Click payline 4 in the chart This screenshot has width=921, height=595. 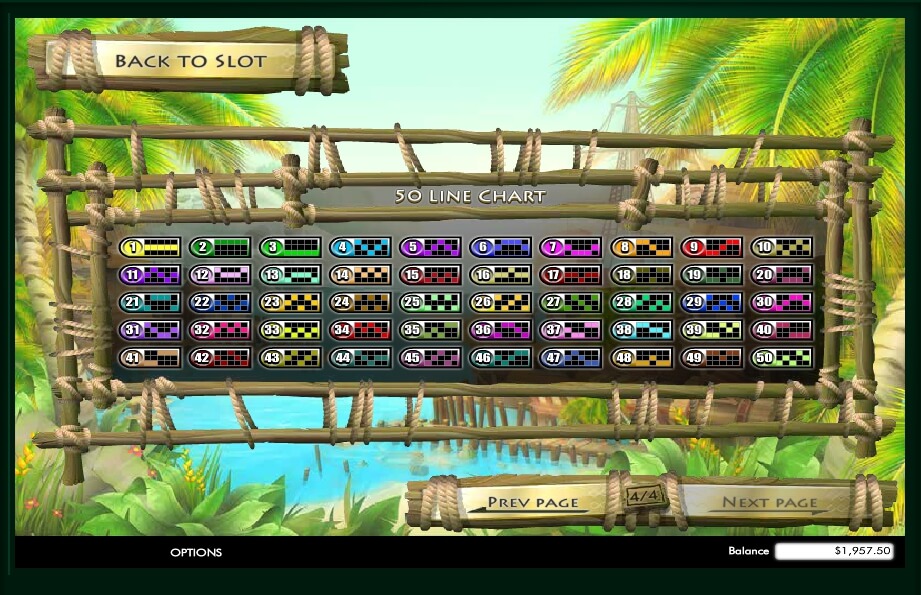click(x=360, y=247)
